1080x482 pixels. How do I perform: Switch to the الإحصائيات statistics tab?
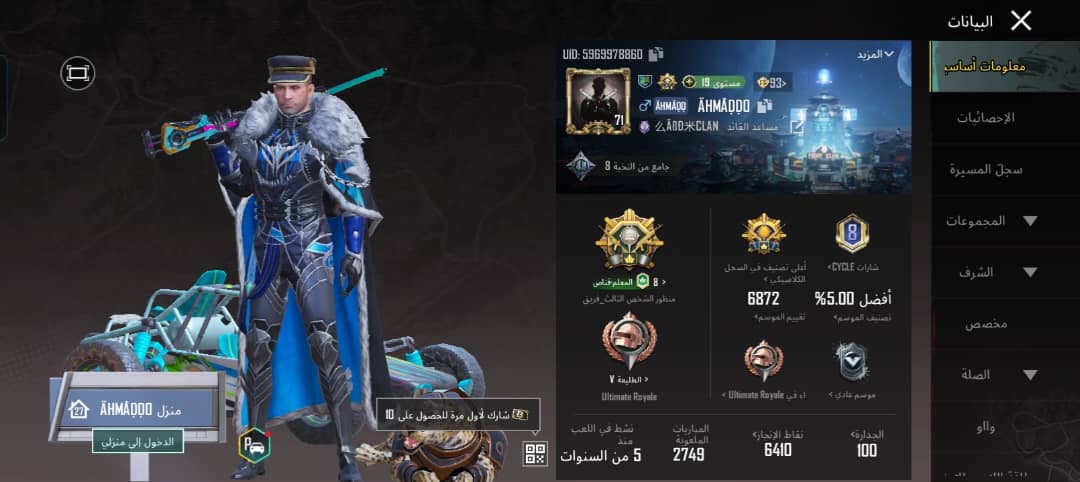coord(986,118)
